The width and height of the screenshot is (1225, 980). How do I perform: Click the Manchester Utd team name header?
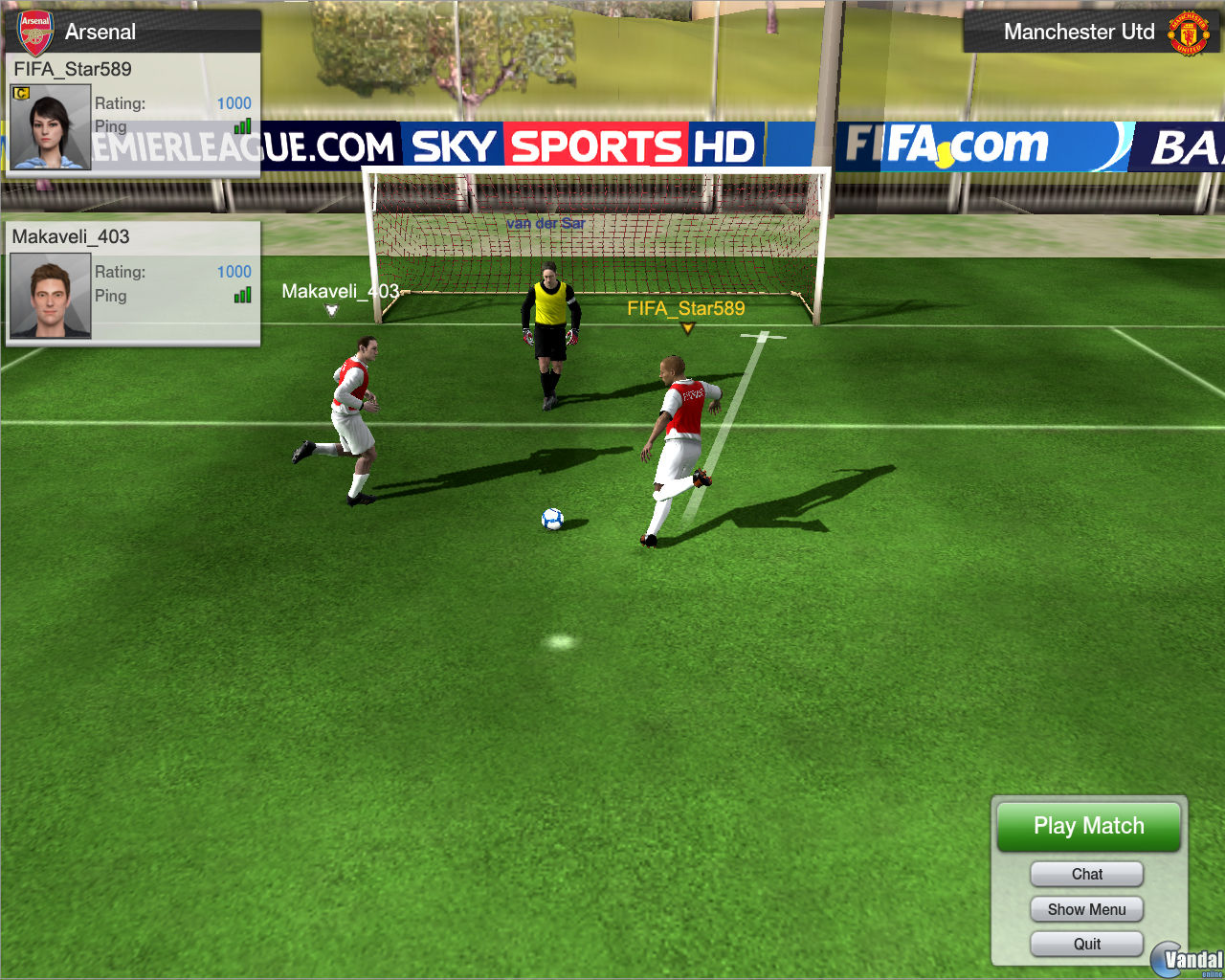coord(1080,31)
